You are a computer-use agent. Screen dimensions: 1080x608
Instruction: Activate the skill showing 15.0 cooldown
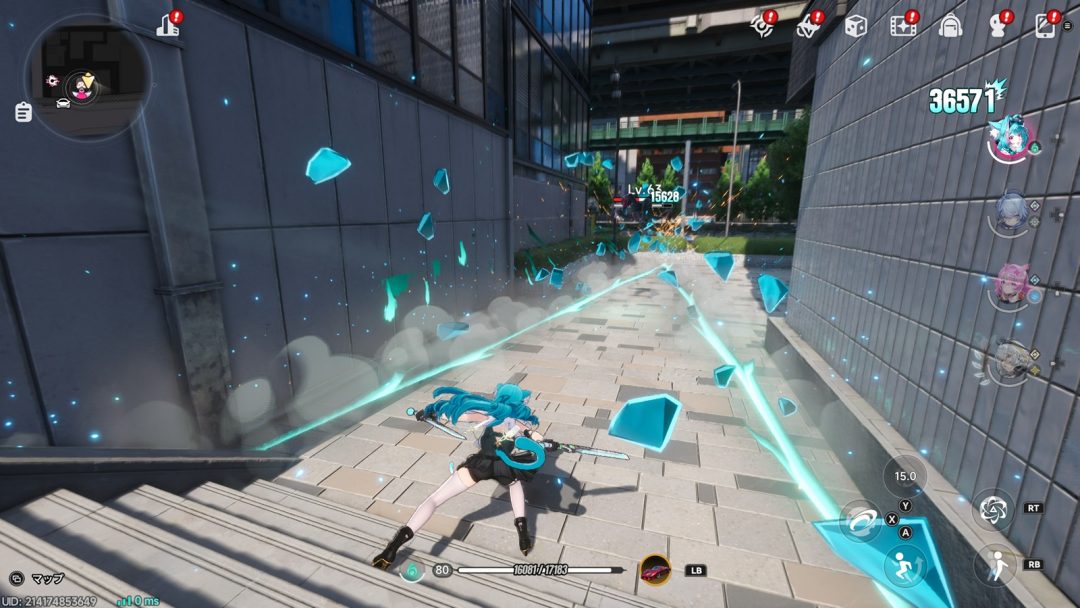tap(904, 477)
